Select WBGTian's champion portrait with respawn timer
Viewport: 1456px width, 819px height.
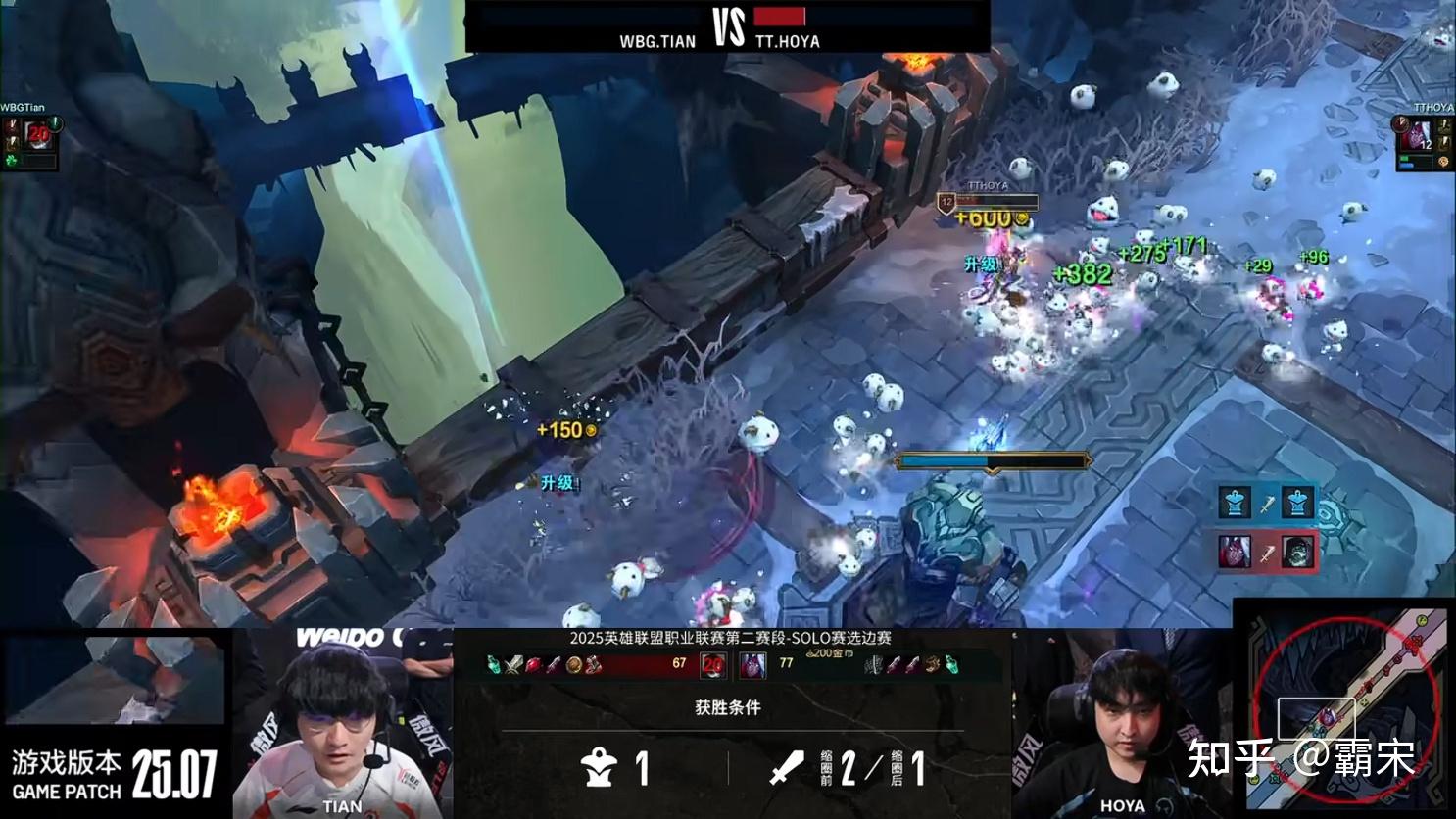[x=37, y=134]
